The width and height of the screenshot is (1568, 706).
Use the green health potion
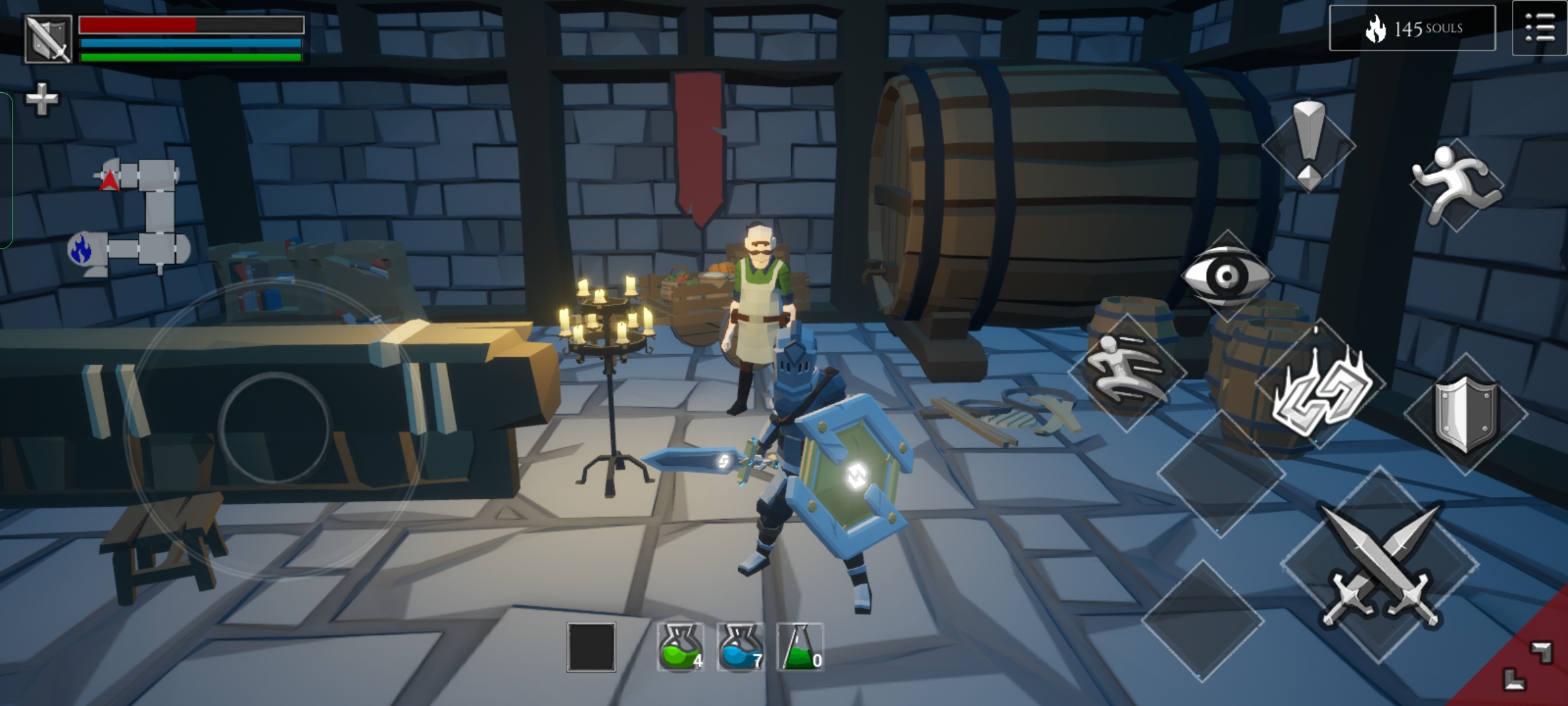[680, 647]
